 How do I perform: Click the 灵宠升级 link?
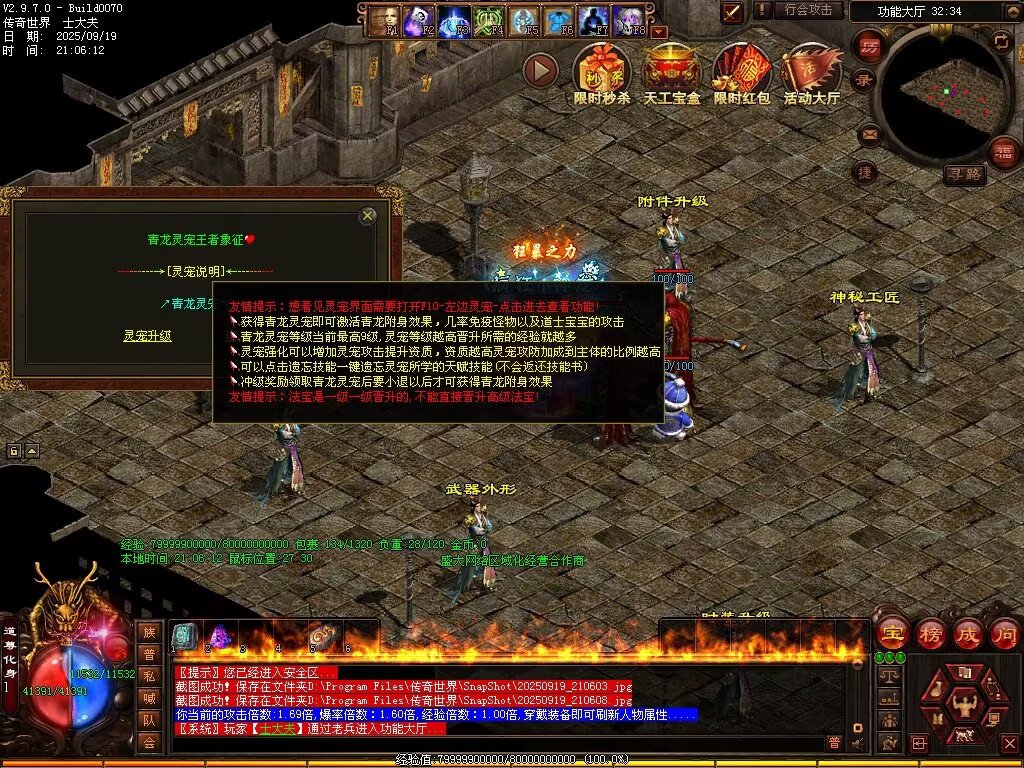(x=147, y=336)
